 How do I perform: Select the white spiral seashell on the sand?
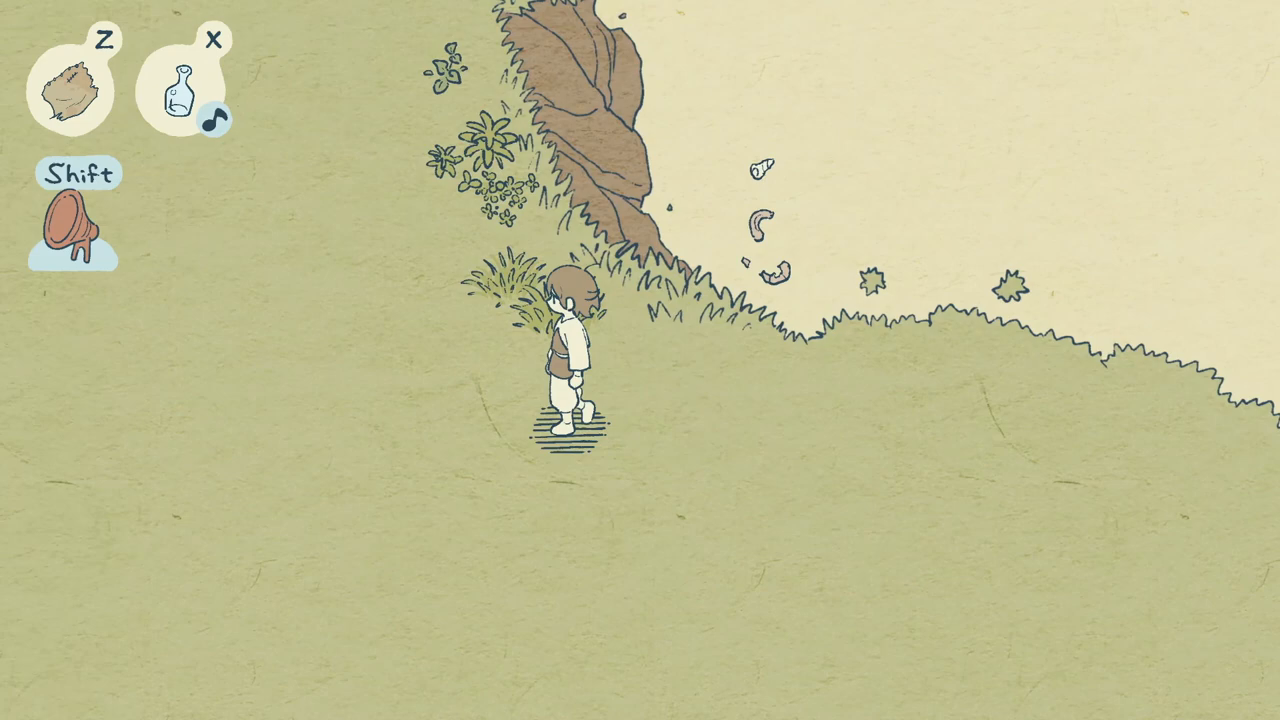pyautogui.click(x=760, y=168)
